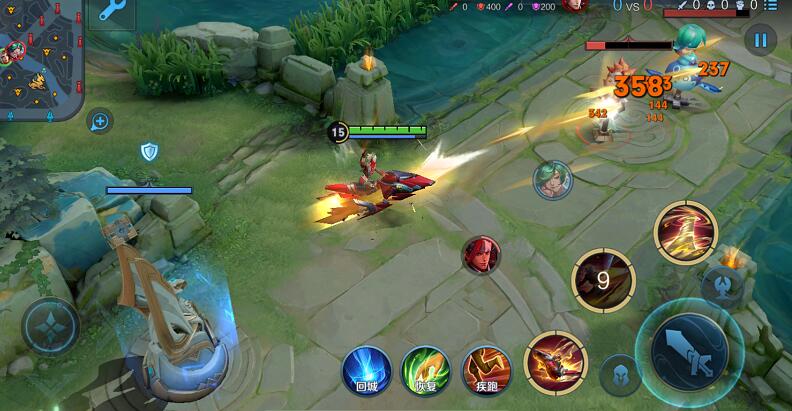Click the hero portrait in top bar
792x411 pixels.
coord(574,5)
